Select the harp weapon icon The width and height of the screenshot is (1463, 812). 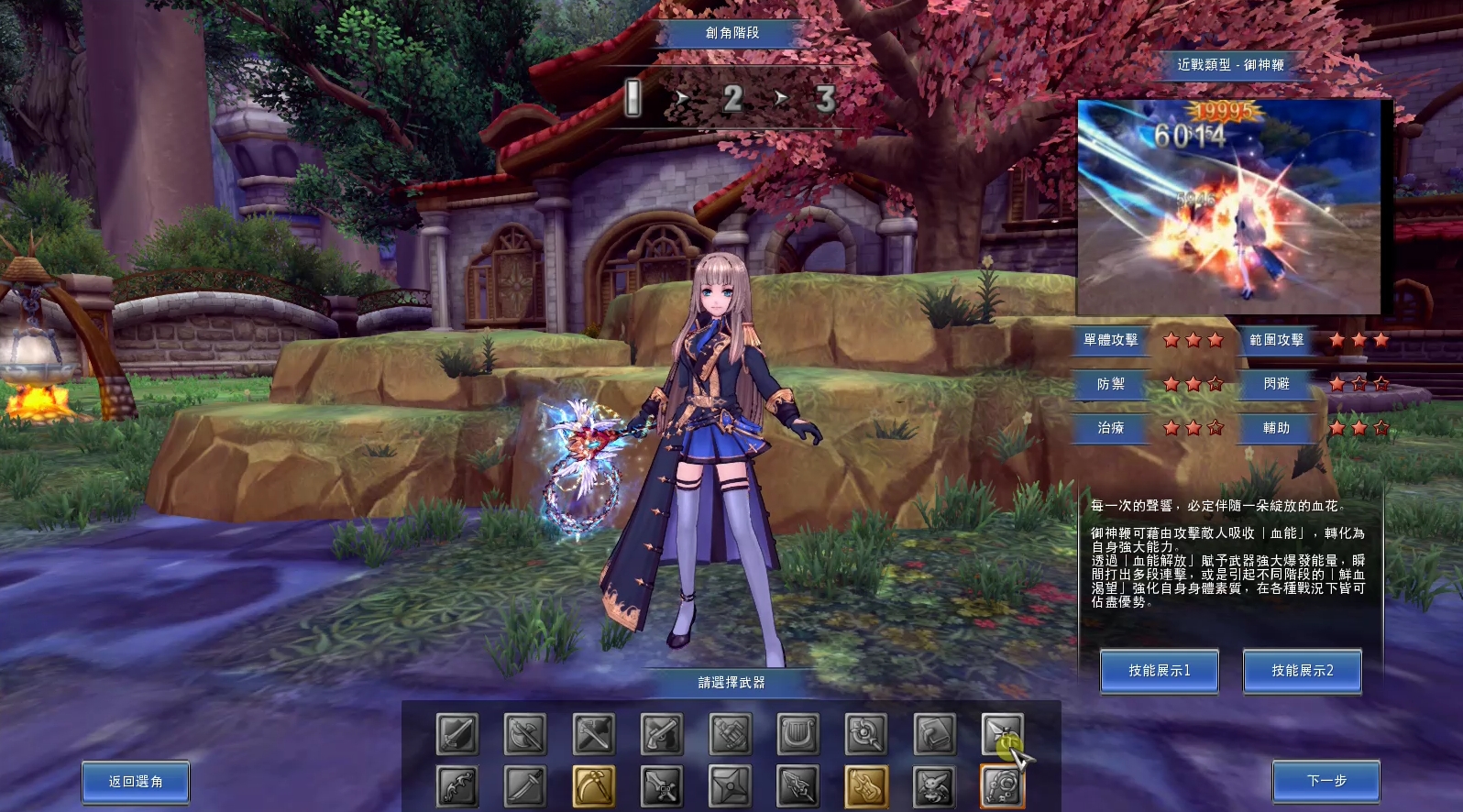(797, 734)
